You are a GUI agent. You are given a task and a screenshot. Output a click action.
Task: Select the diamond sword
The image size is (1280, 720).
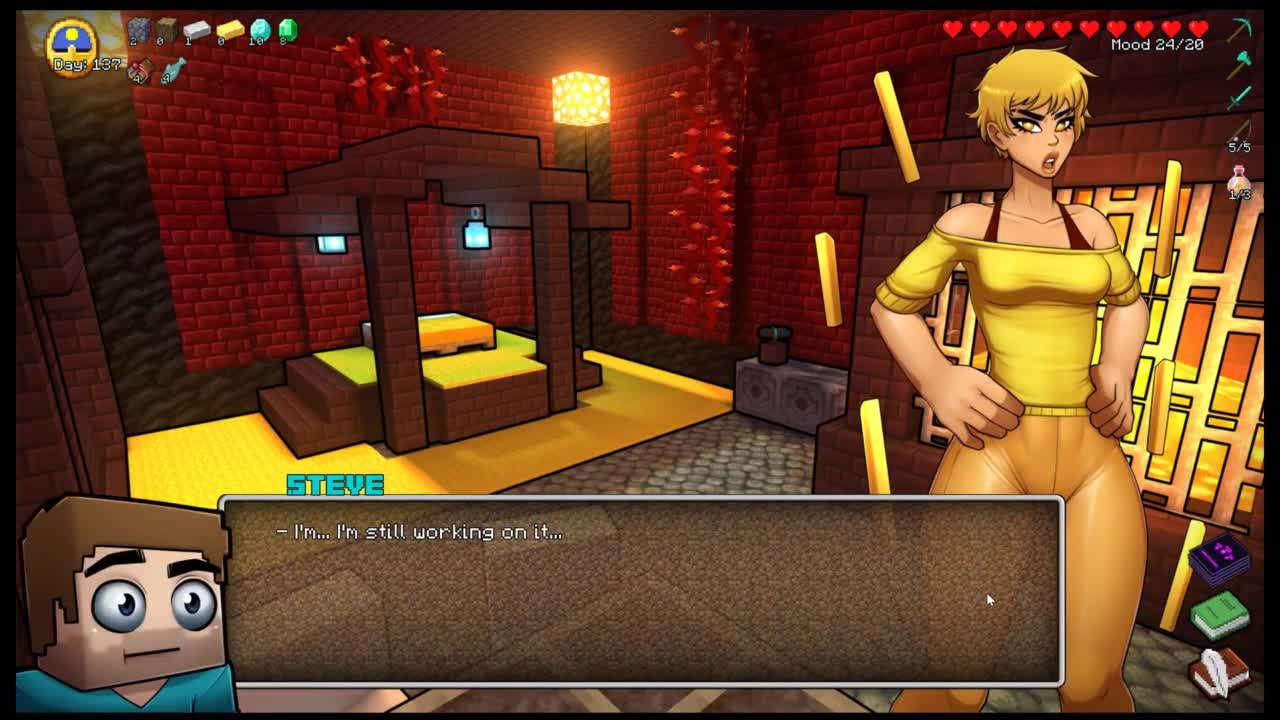1240,97
